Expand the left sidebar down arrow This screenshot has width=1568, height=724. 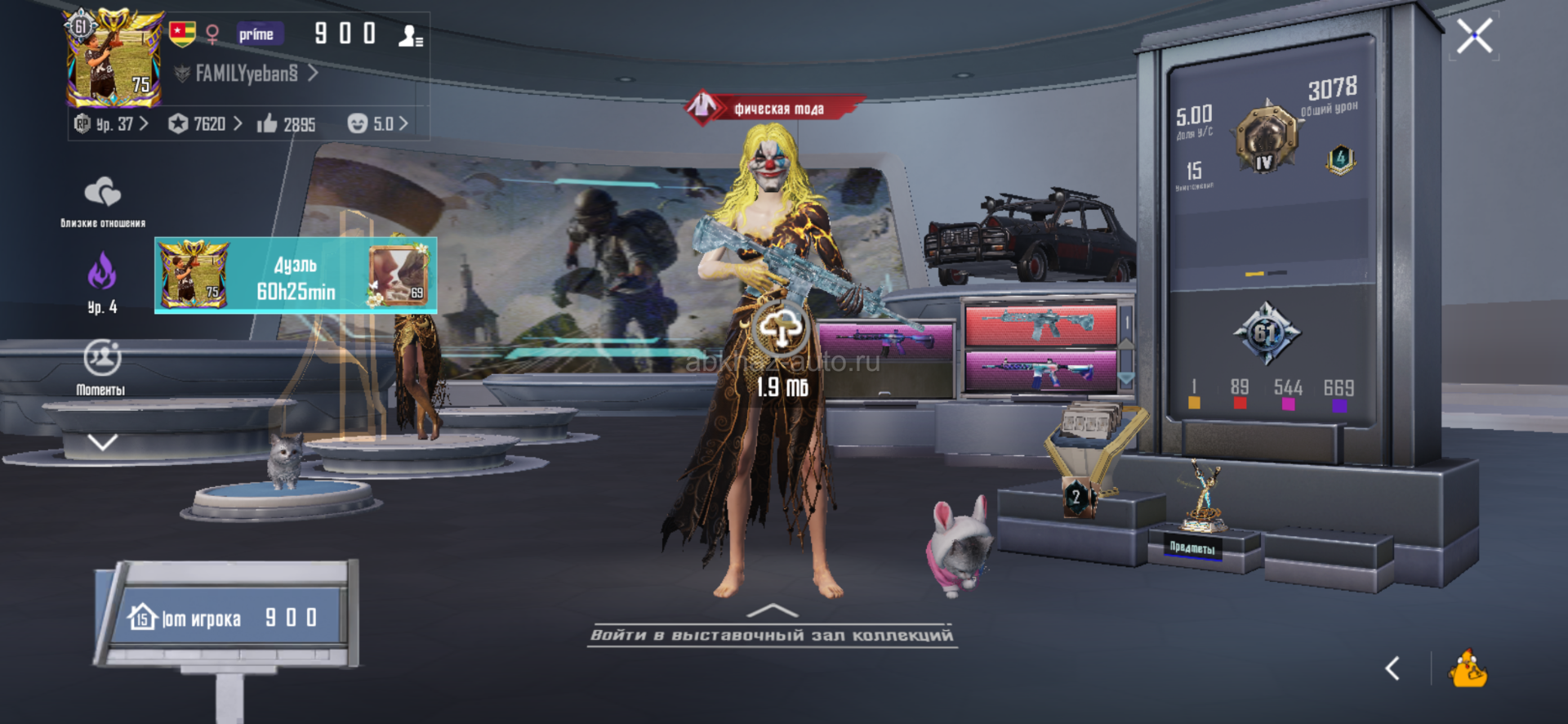[x=102, y=443]
